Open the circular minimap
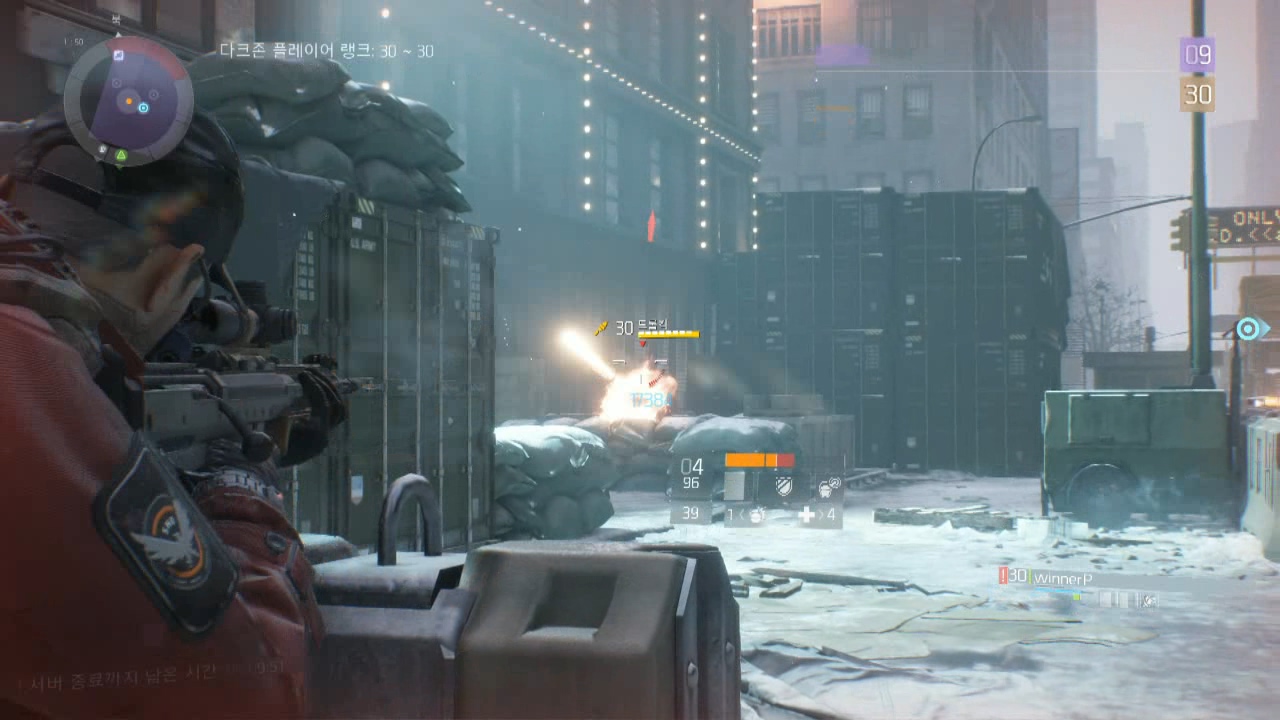 click(x=126, y=100)
